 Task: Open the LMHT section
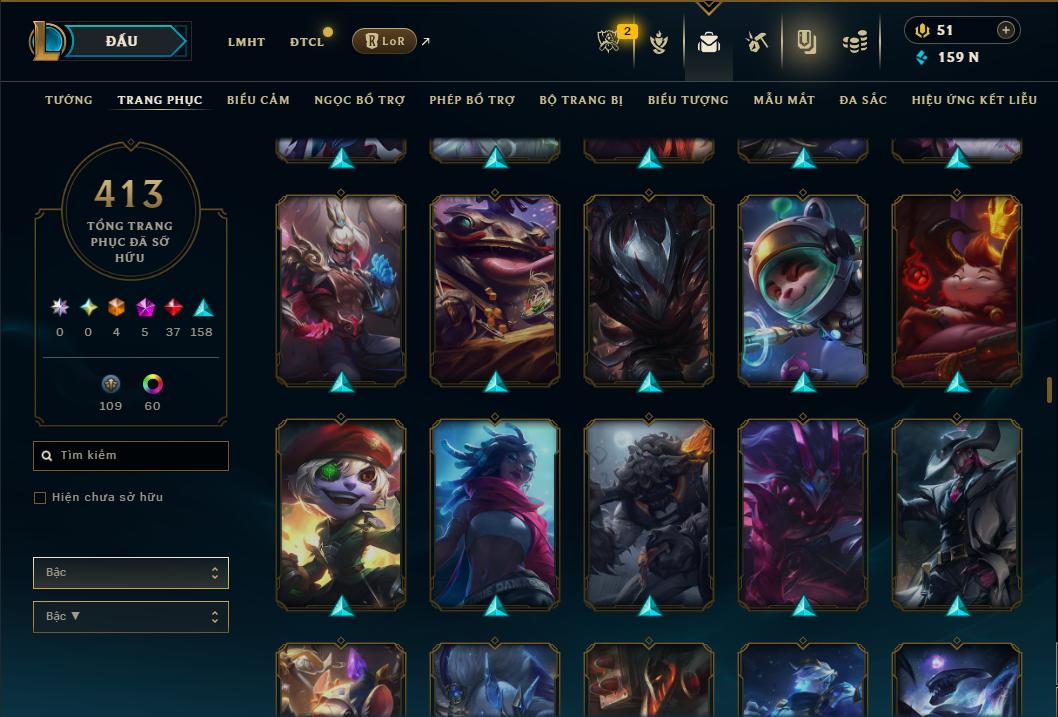coord(246,42)
